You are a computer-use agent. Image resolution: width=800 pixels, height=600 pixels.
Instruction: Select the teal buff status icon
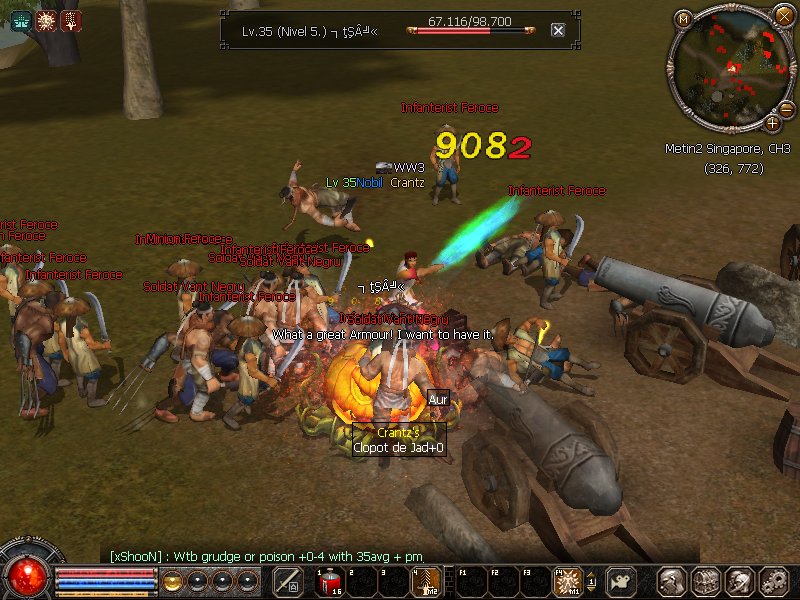[21, 20]
